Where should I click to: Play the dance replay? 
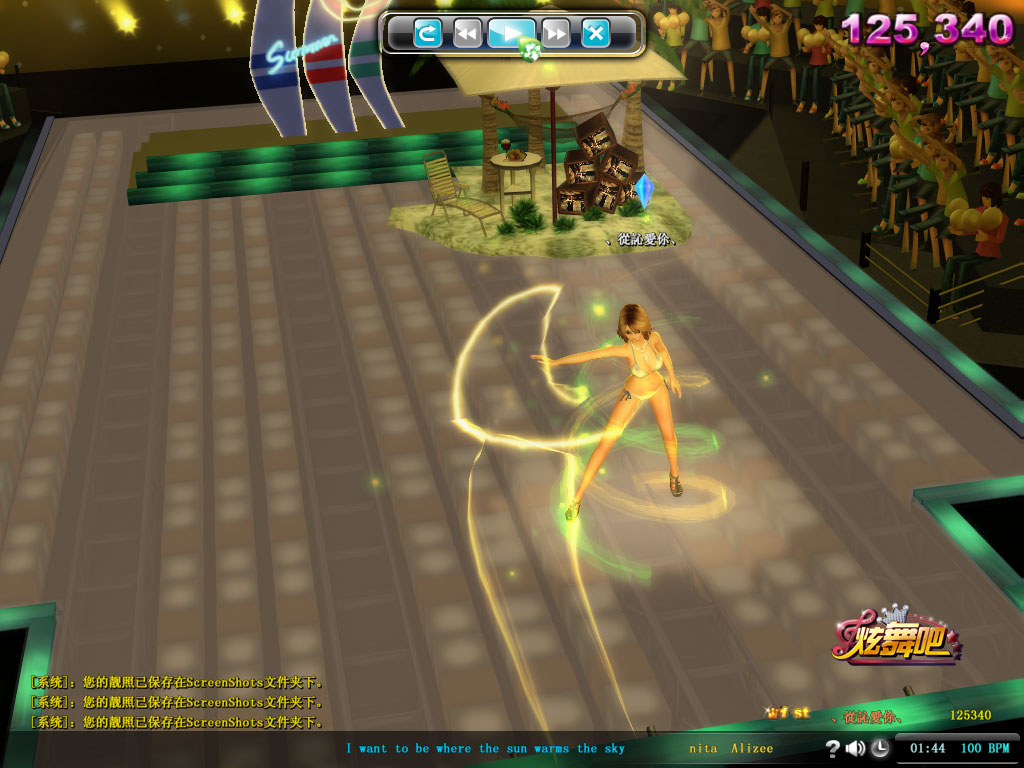(x=511, y=34)
